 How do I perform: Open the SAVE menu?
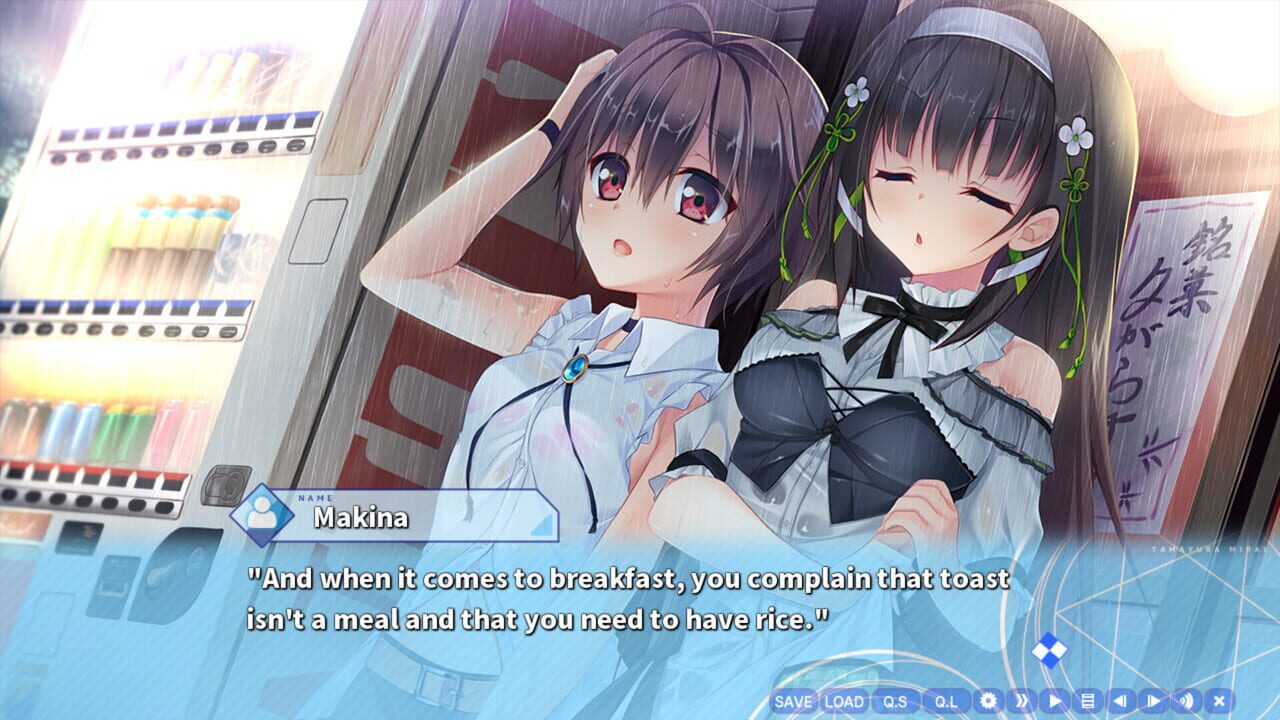click(x=791, y=704)
